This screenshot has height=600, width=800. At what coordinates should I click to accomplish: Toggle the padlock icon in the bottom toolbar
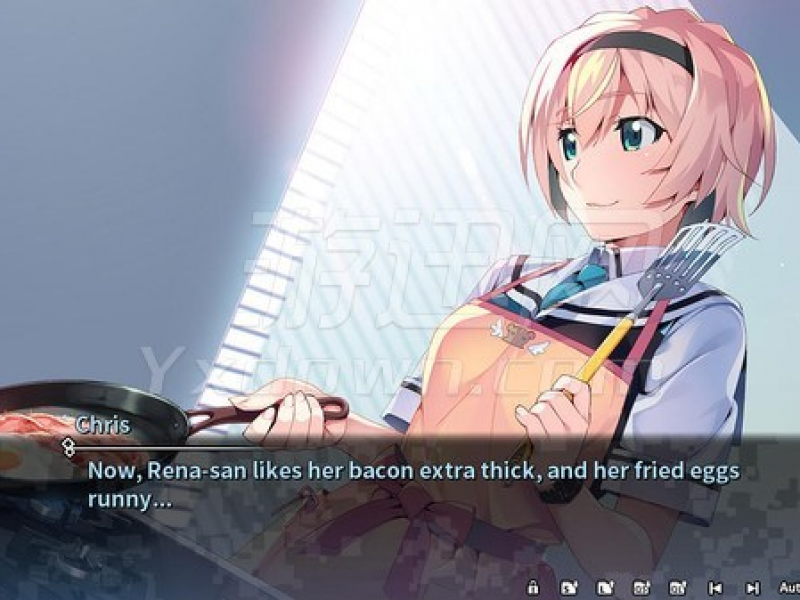point(533,587)
